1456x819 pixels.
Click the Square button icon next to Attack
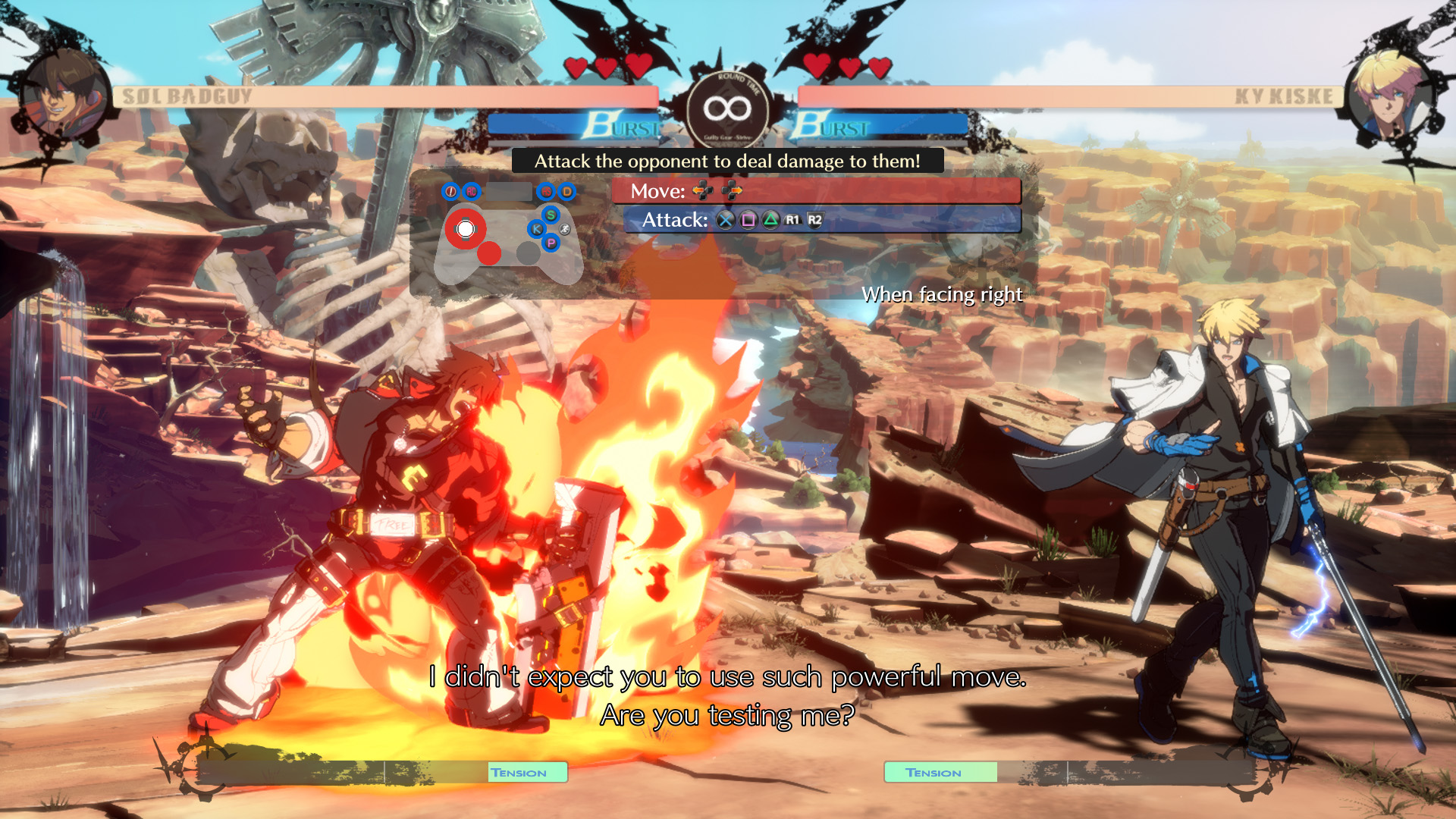(748, 221)
